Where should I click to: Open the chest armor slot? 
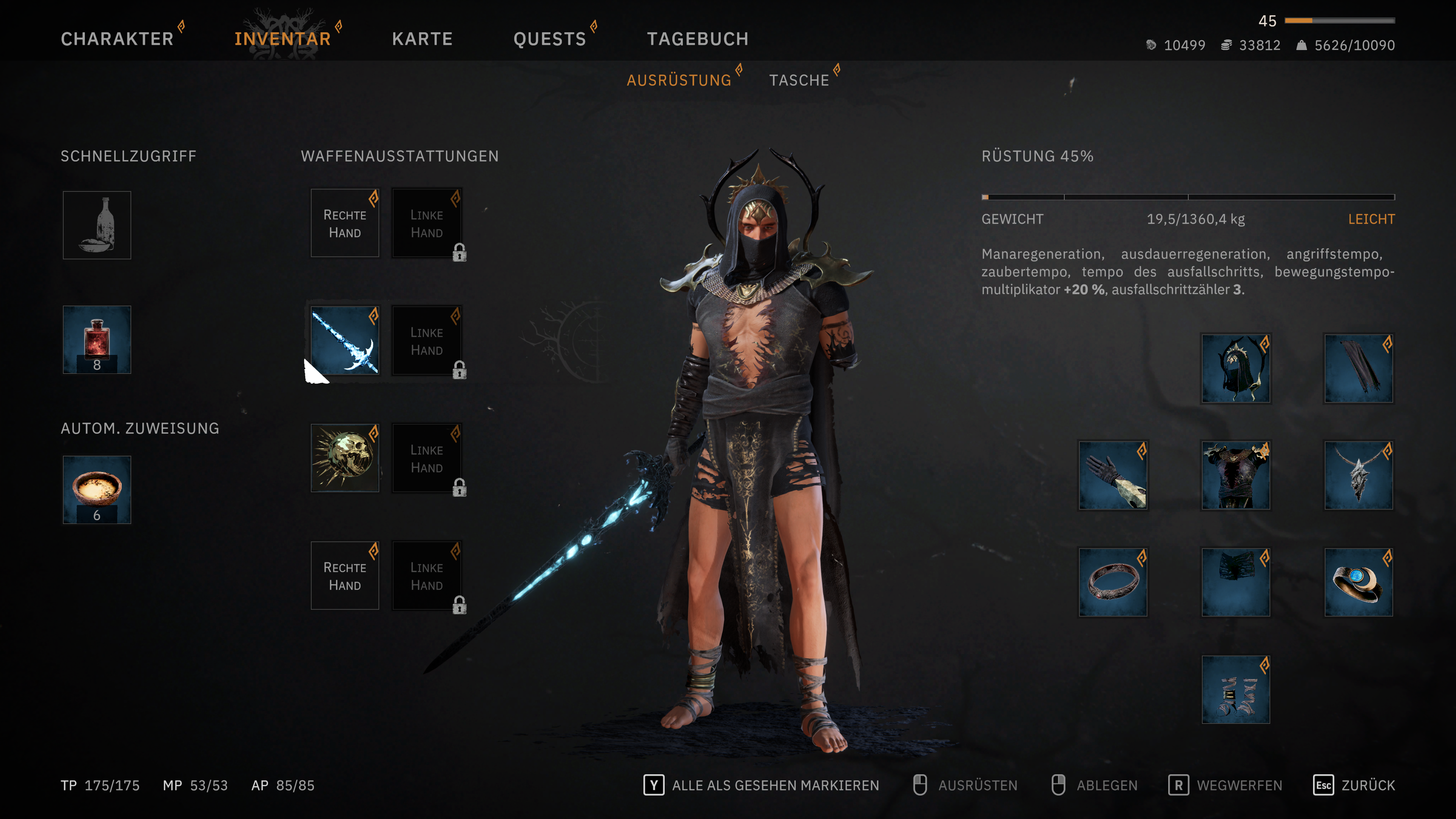click(x=1236, y=475)
